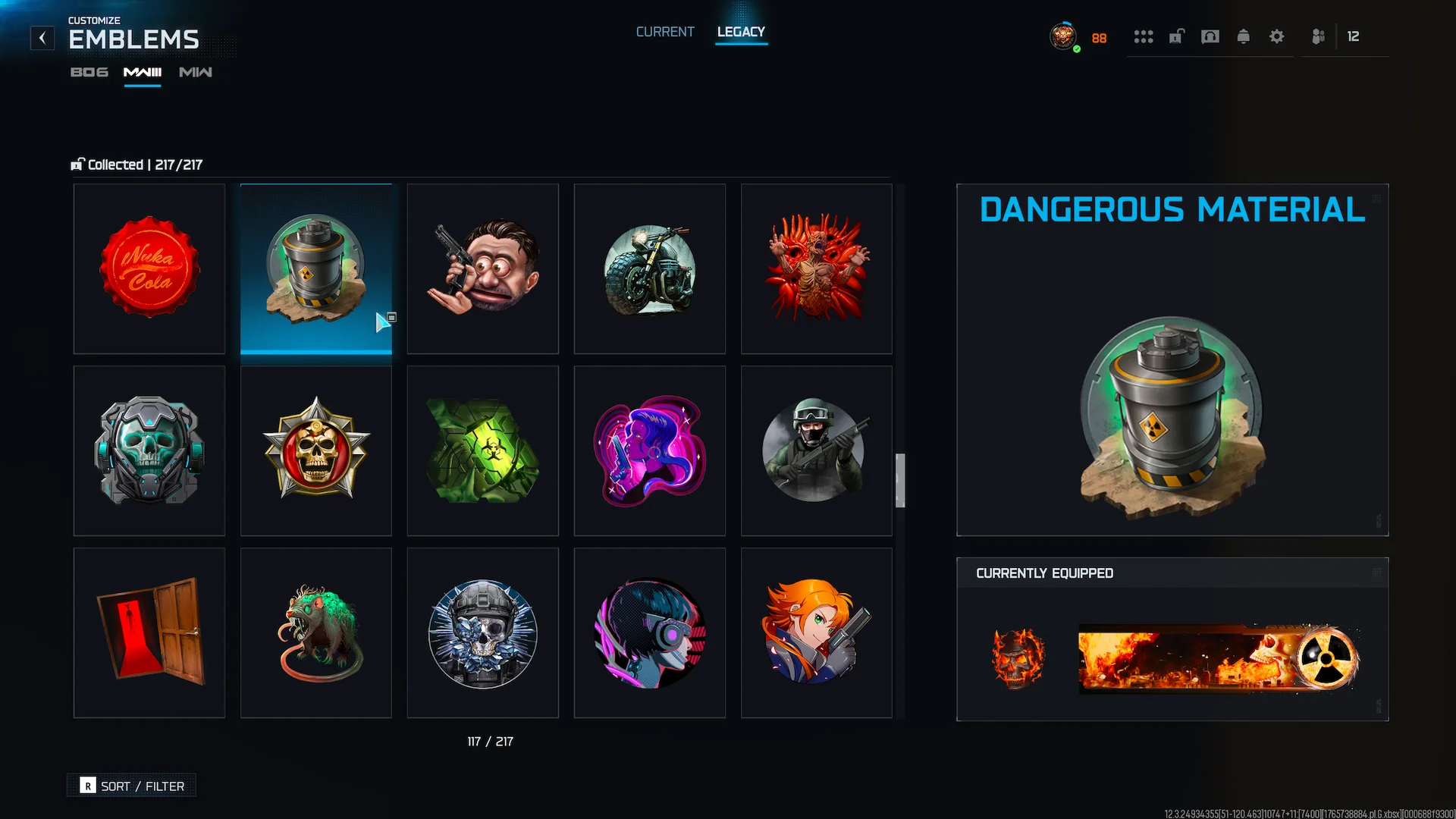Choose the gold skull star emblem
Screen dimensions: 1456x819
pyautogui.click(x=316, y=450)
